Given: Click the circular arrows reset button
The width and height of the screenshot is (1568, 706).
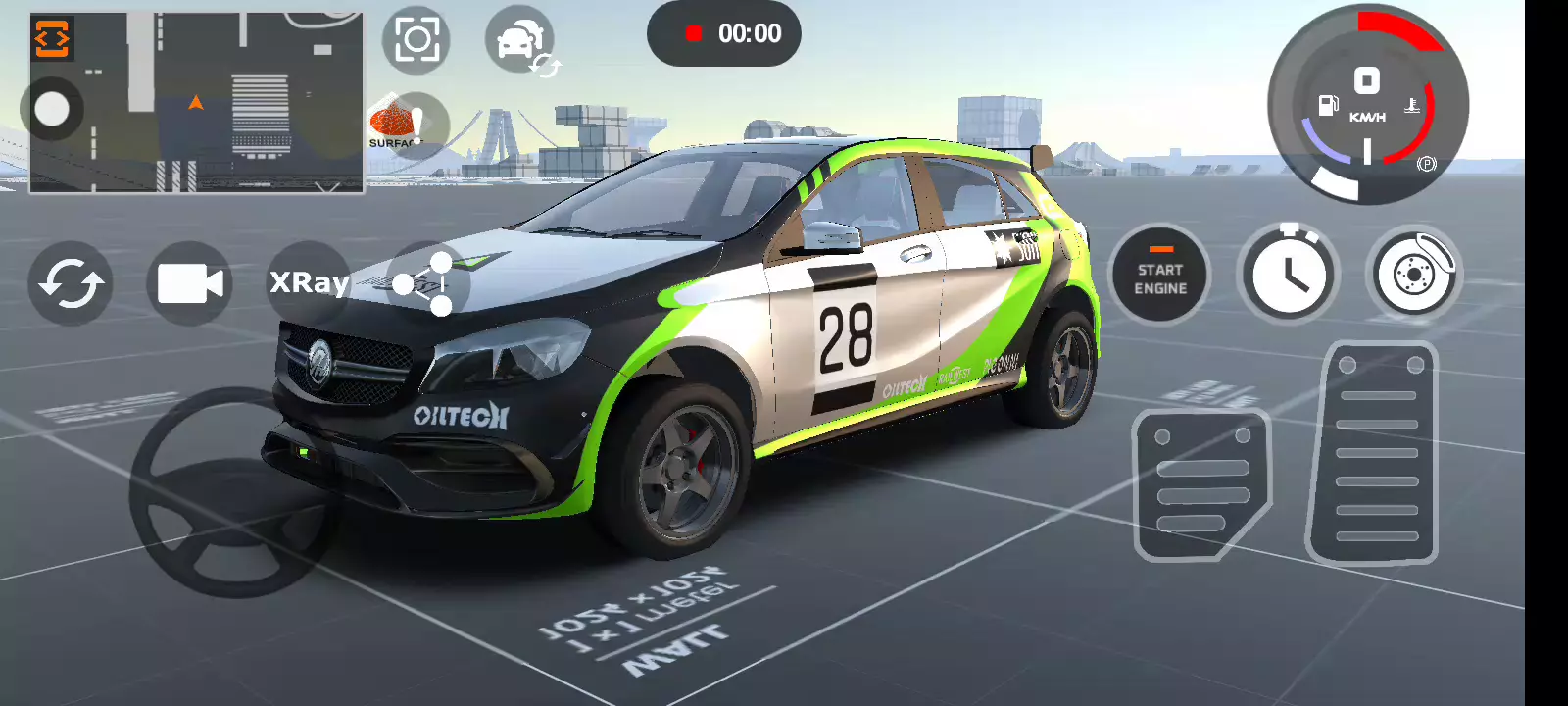Looking at the screenshot, I should [x=71, y=283].
